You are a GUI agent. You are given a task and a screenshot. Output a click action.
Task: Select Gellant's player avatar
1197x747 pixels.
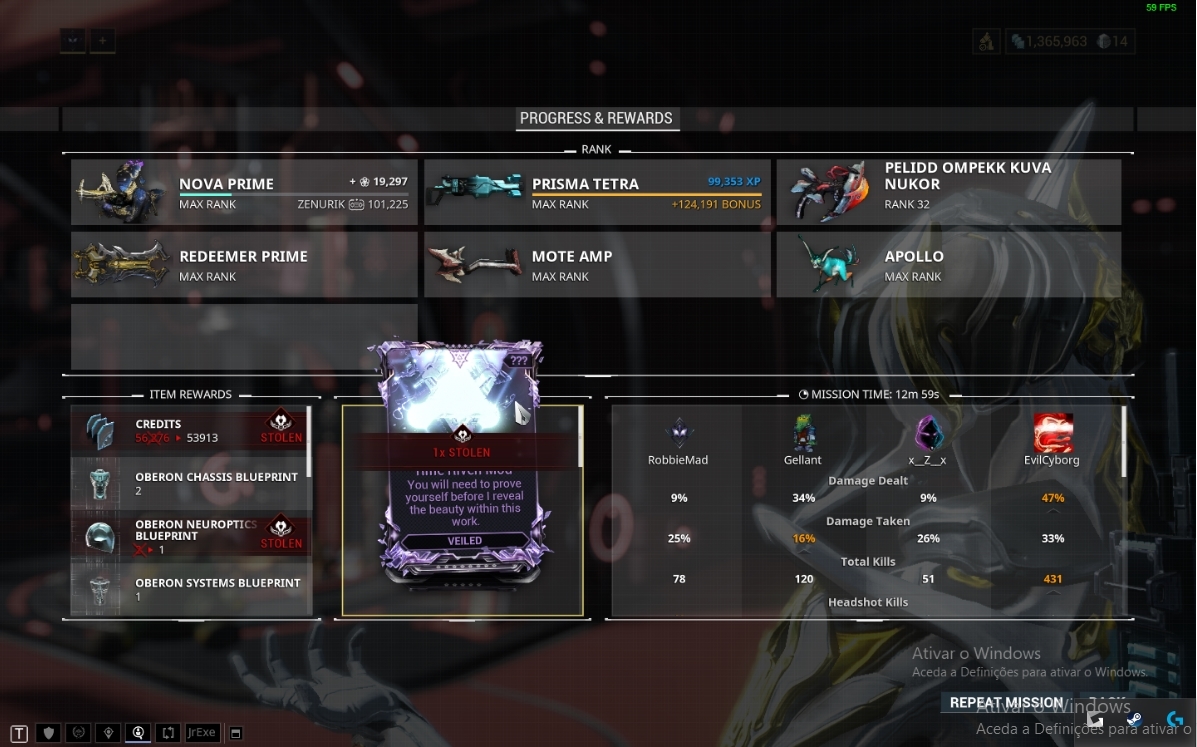[x=803, y=435]
